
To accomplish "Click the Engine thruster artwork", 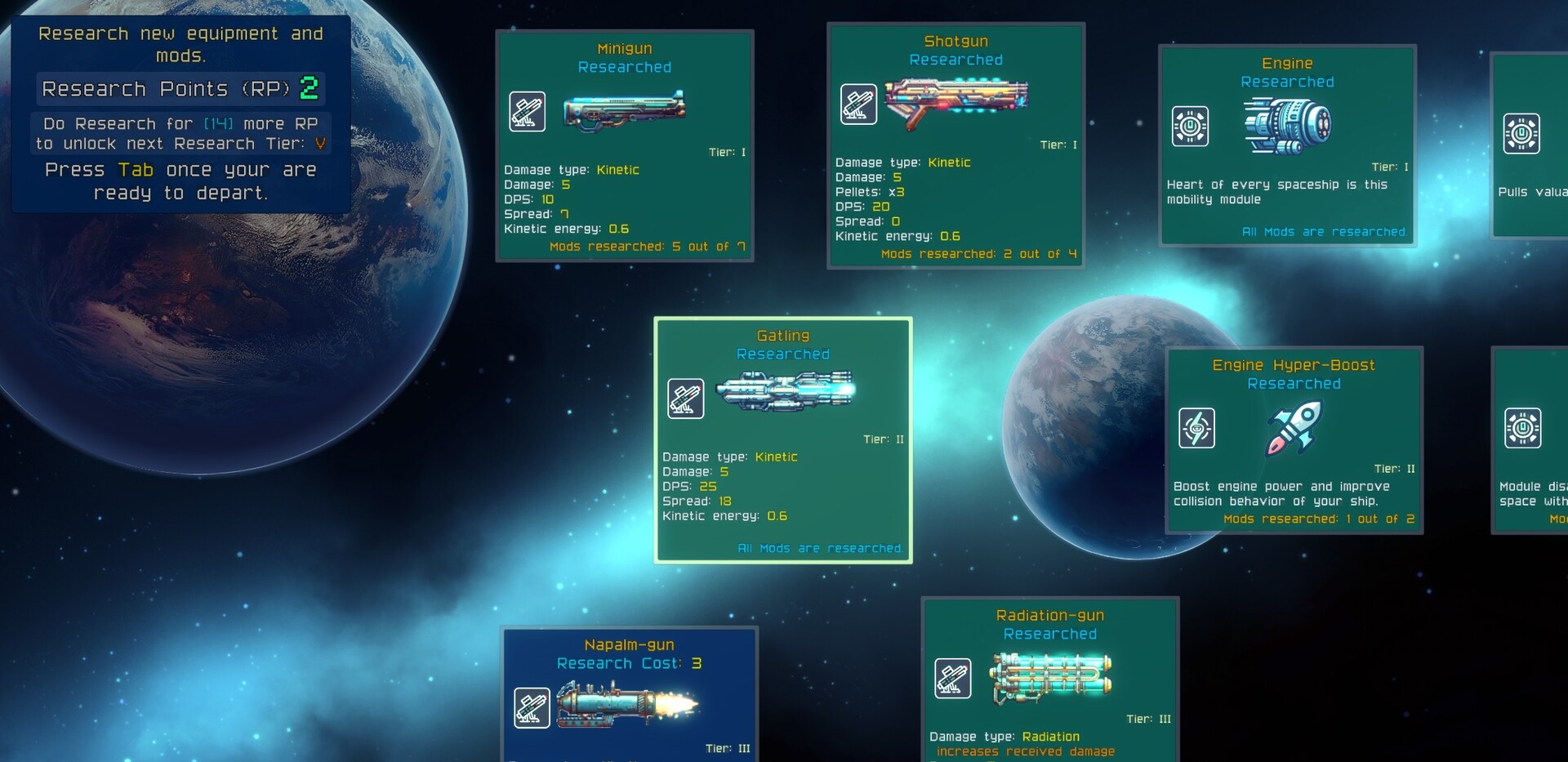I will (x=1289, y=125).
